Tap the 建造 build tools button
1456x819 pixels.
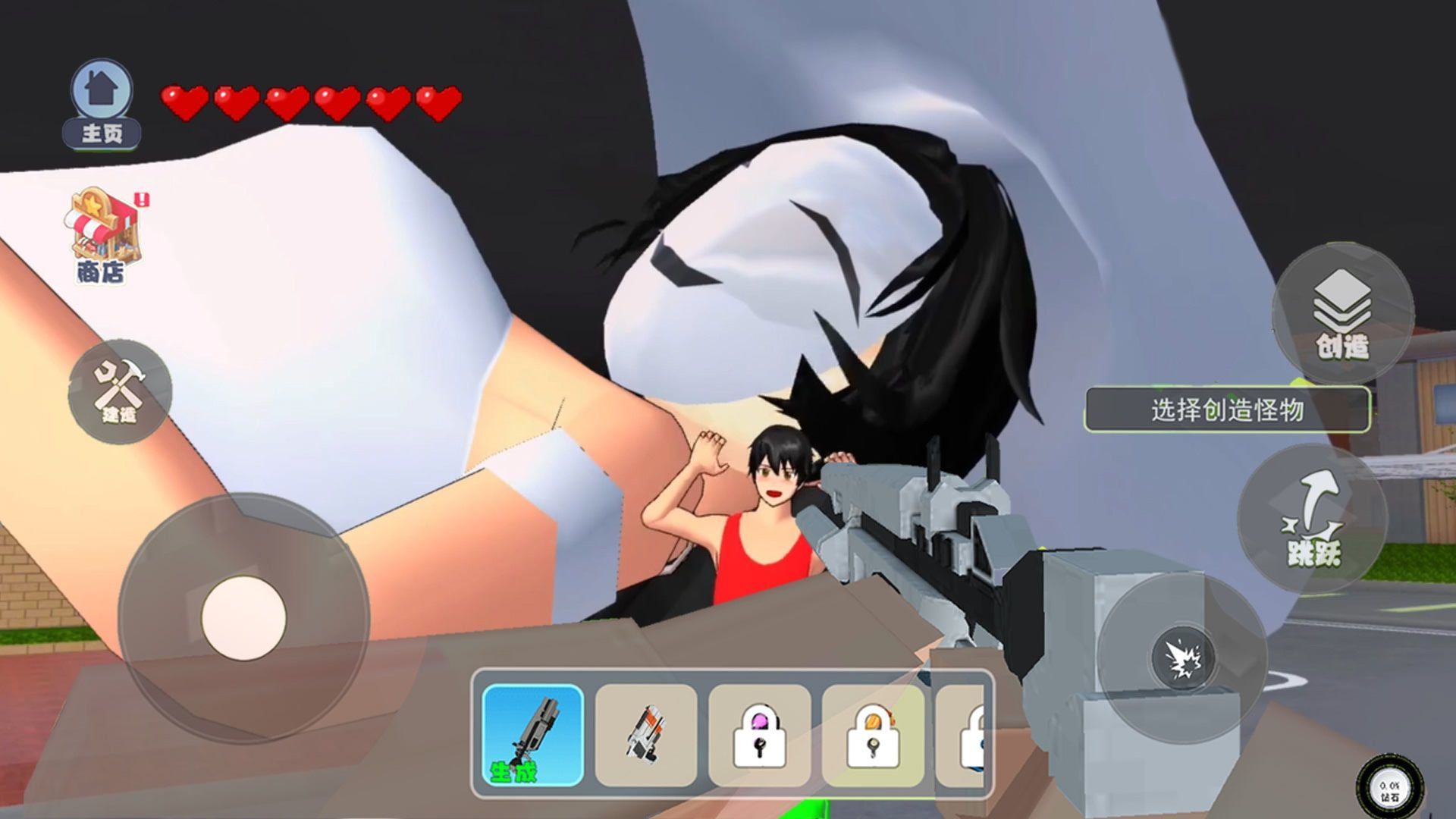120,391
